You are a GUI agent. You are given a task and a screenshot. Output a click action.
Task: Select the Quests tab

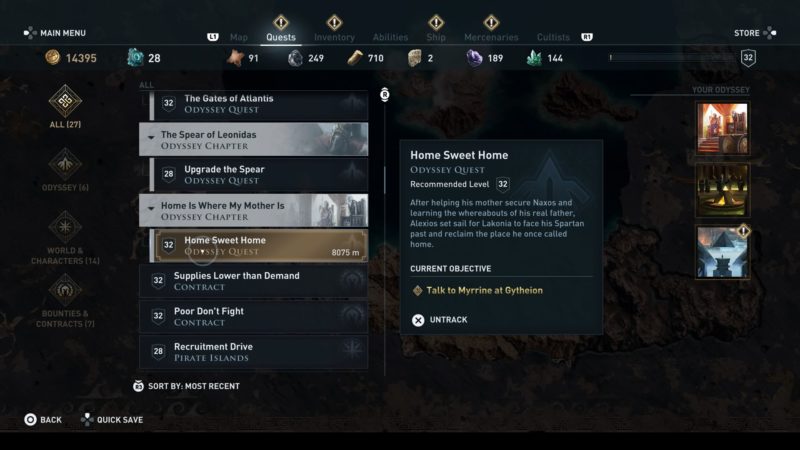pyautogui.click(x=281, y=38)
